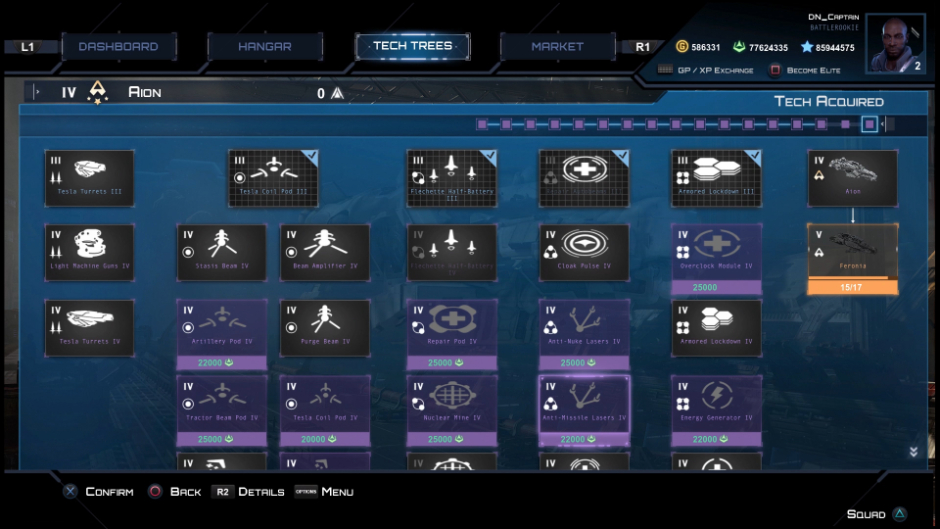Pick the Tesla Coil Pod III card
Image resolution: width=940 pixels, height=529 pixels.
pyautogui.click(x=273, y=178)
